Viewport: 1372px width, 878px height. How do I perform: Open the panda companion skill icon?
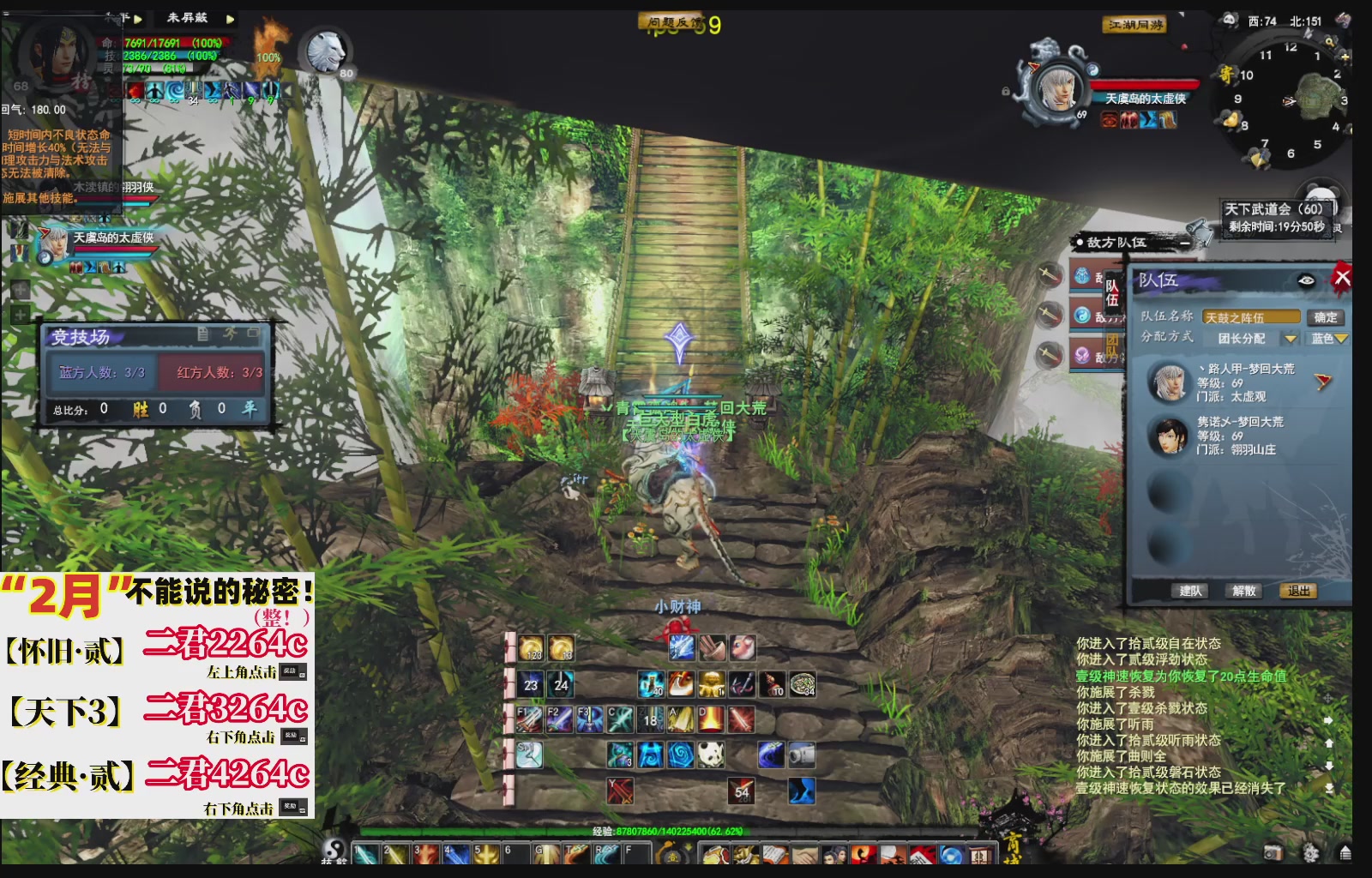(x=711, y=755)
